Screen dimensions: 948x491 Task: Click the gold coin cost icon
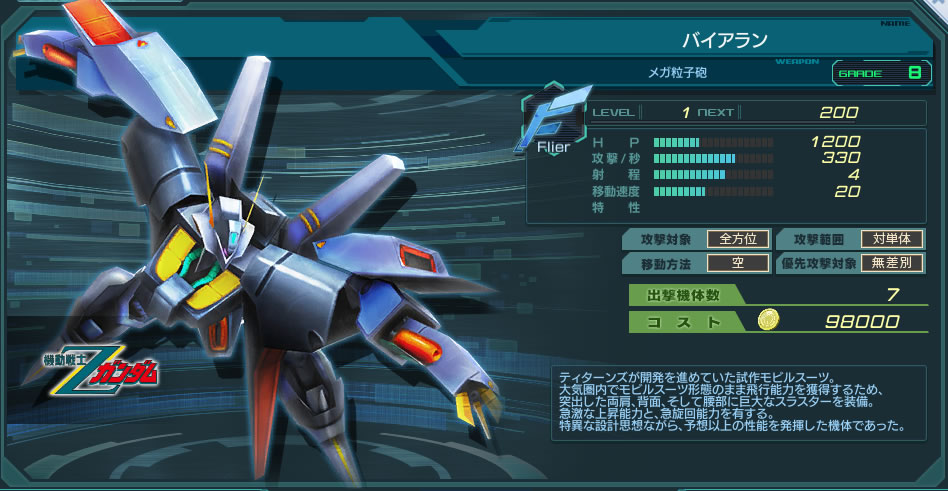tap(768, 320)
